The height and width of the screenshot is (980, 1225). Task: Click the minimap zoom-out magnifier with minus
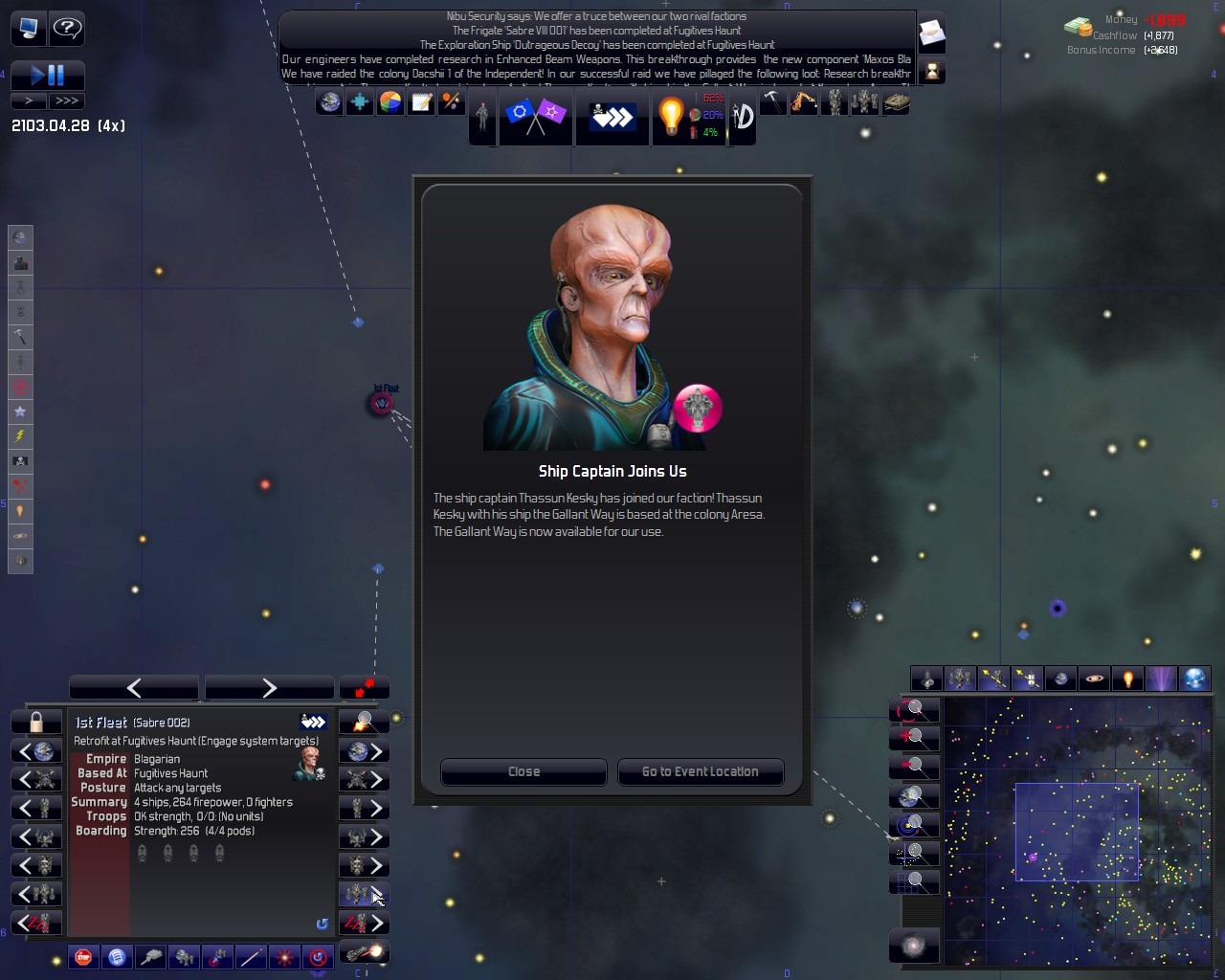(916, 766)
